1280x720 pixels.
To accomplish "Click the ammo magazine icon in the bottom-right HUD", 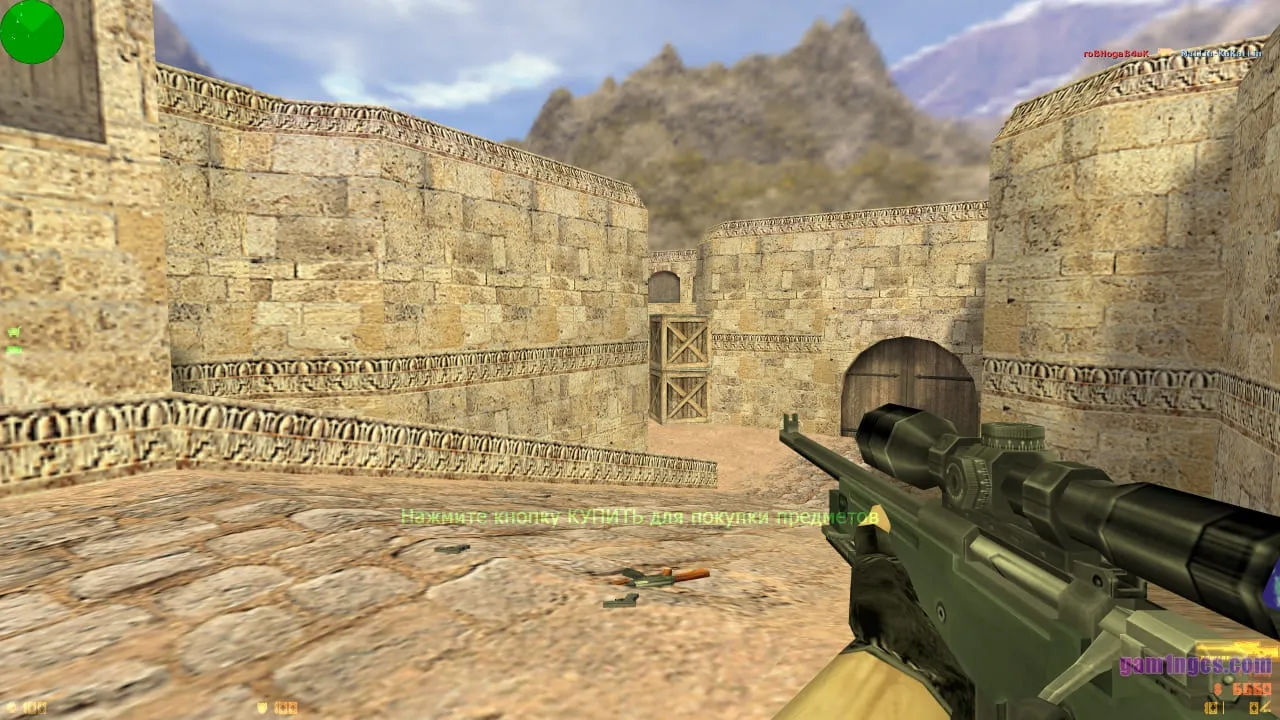I will click(1255, 710).
